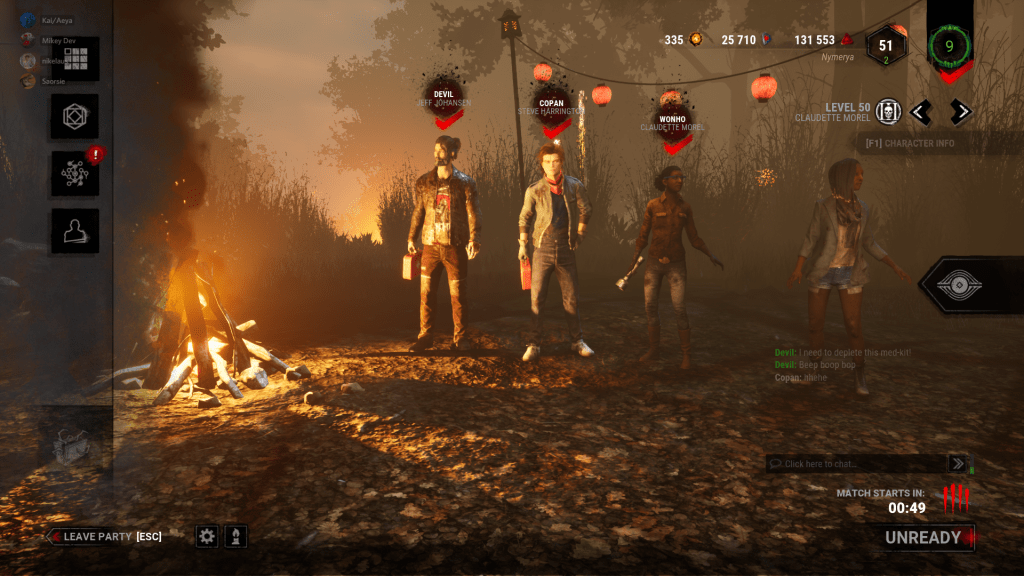Click the level 51 player badge
The width and height of the screenshot is (1024, 576).
[885, 46]
